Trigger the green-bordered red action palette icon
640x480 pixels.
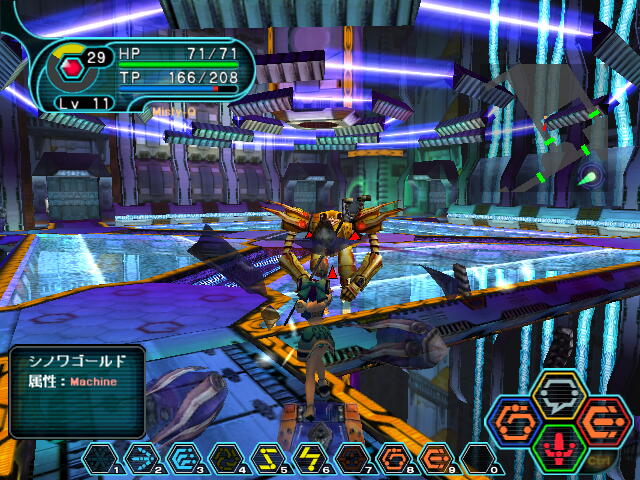click(x=559, y=446)
